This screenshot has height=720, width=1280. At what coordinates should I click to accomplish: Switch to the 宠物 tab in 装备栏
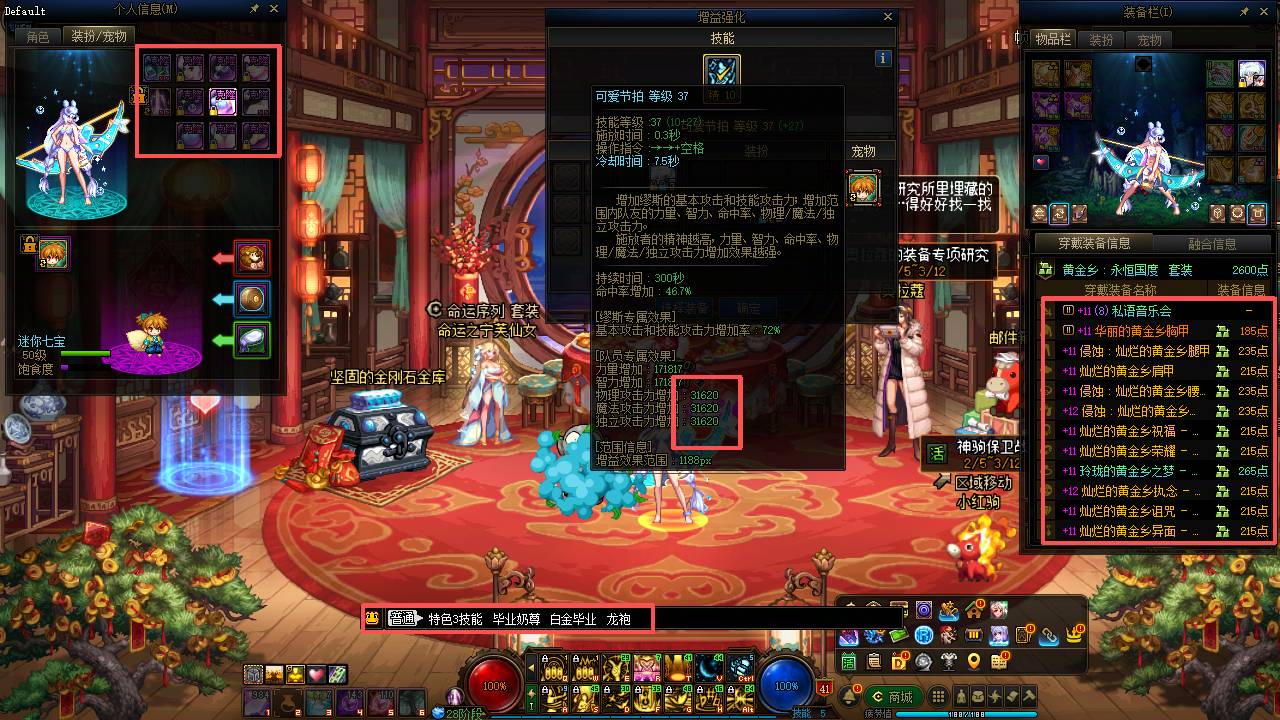click(x=1148, y=40)
